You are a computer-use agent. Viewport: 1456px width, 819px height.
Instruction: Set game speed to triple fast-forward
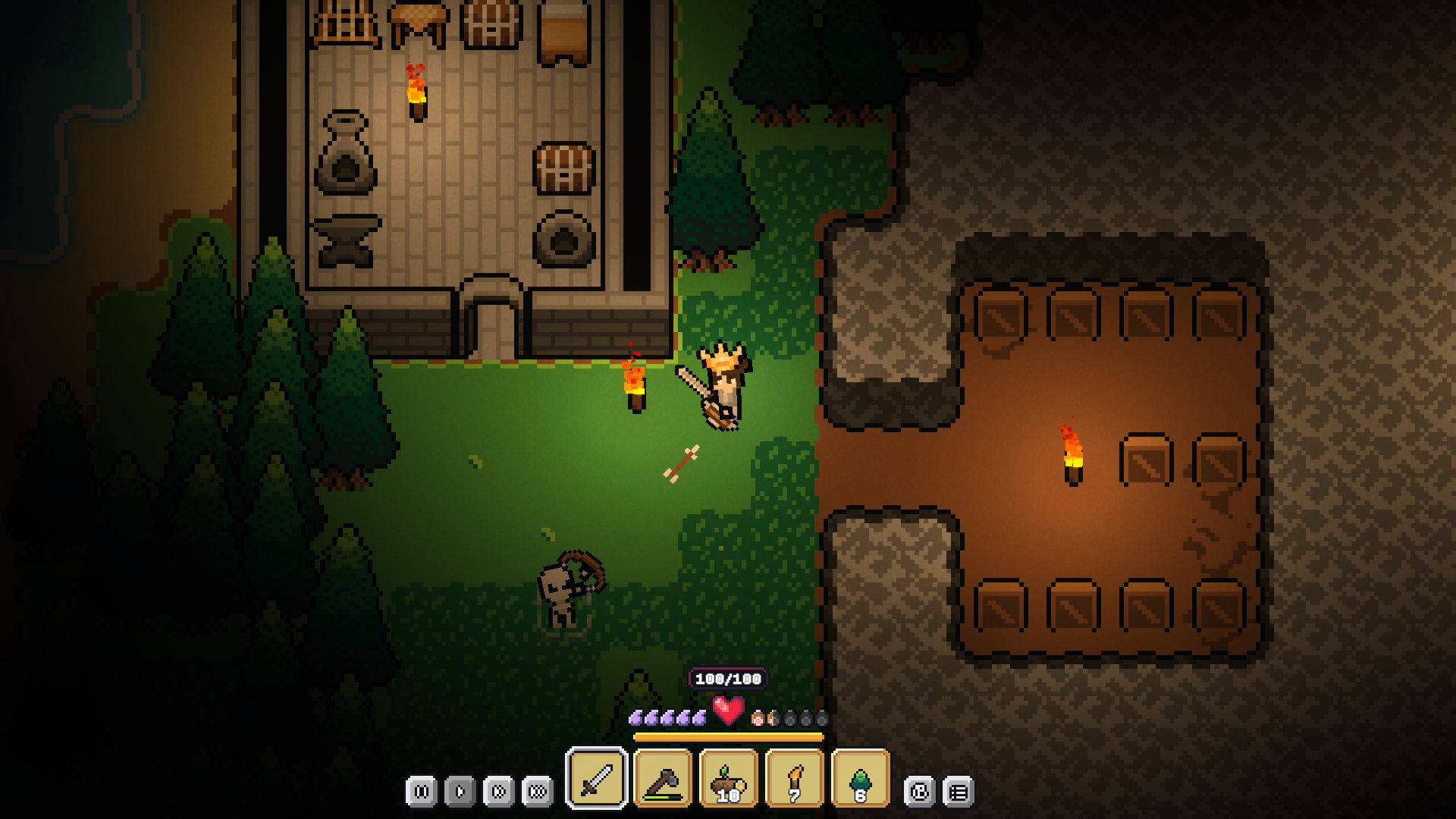(537, 792)
